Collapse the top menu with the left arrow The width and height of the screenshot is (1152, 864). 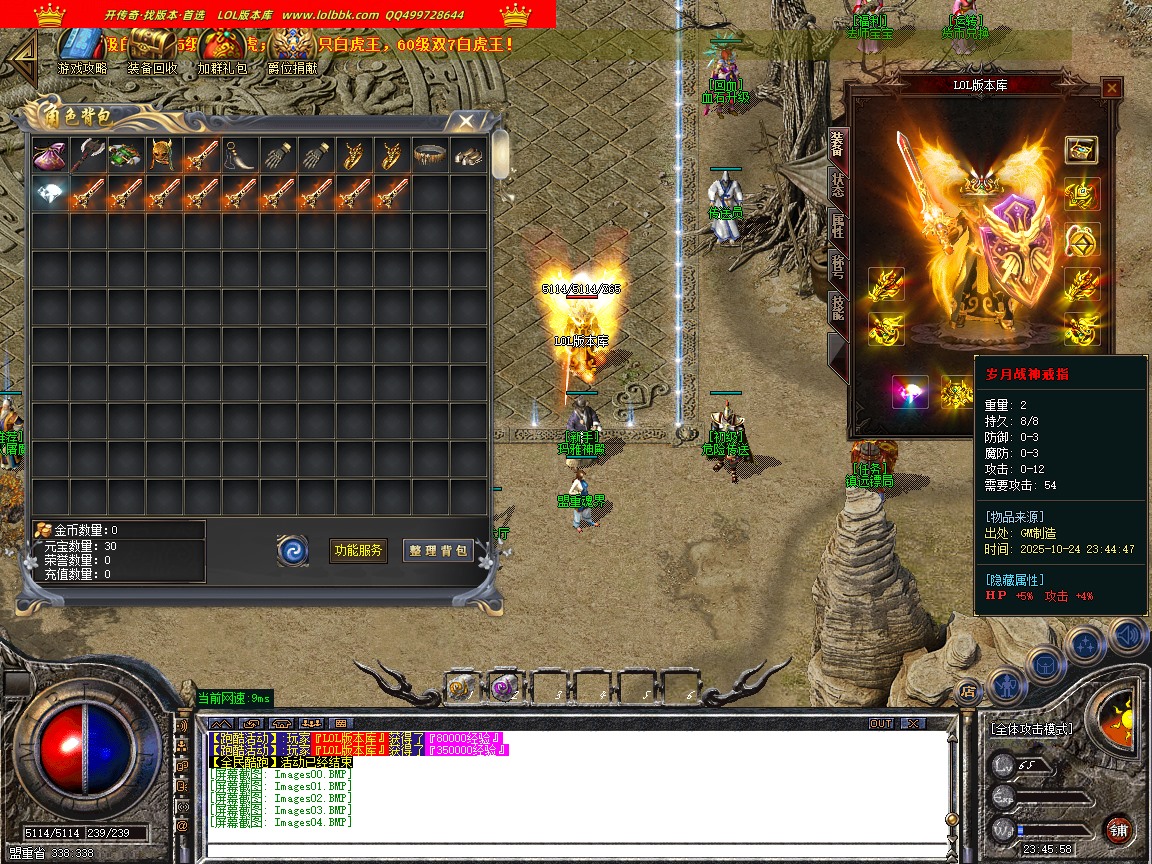[21, 54]
